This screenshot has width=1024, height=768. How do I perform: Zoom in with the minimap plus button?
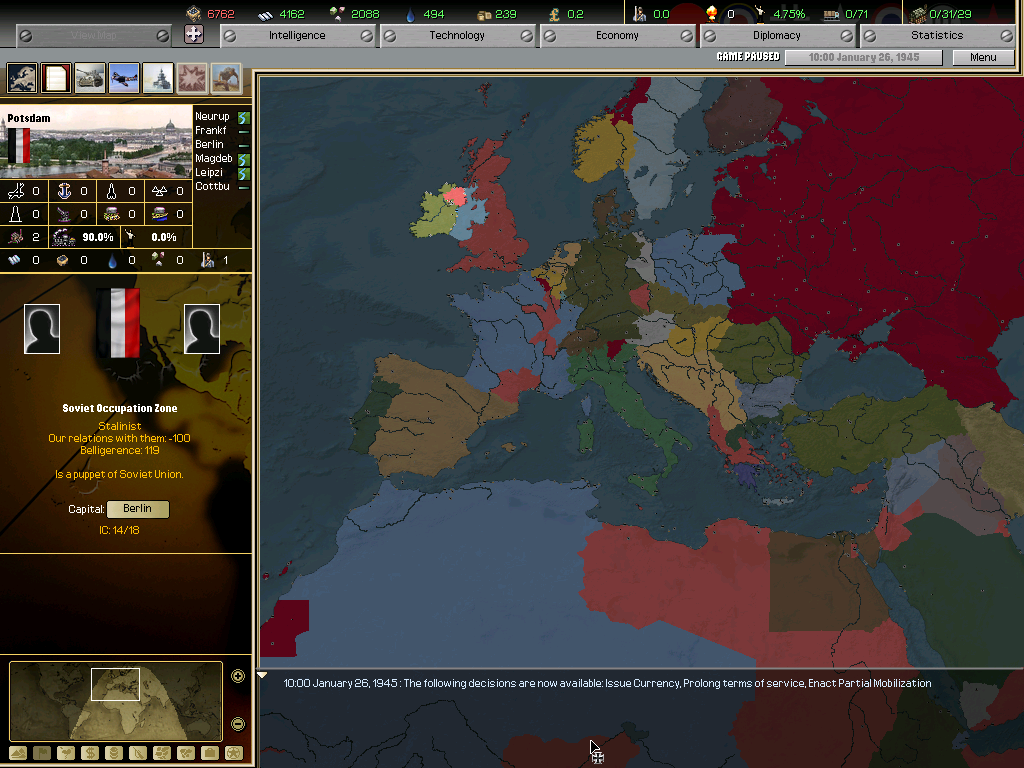point(238,676)
